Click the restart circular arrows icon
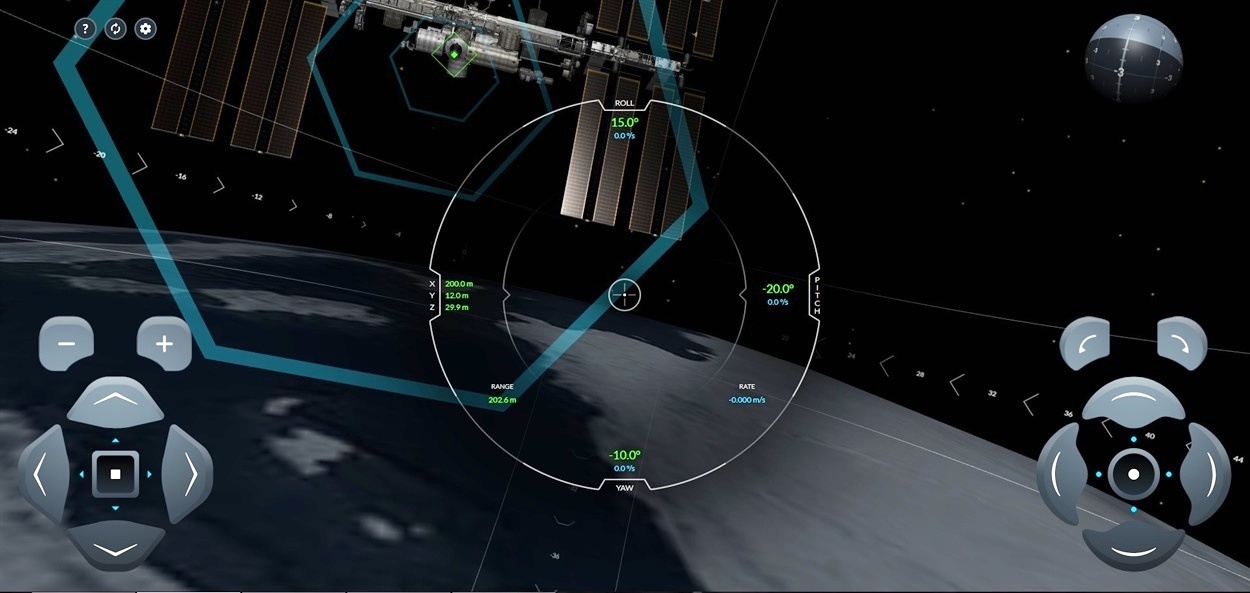The width and height of the screenshot is (1250, 593). [x=115, y=29]
